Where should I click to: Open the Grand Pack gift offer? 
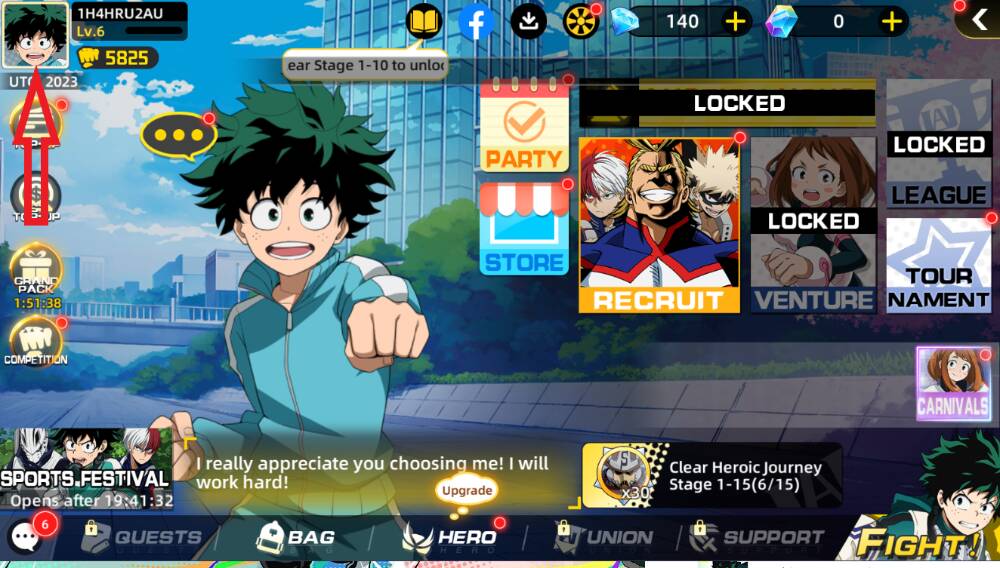coord(35,275)
